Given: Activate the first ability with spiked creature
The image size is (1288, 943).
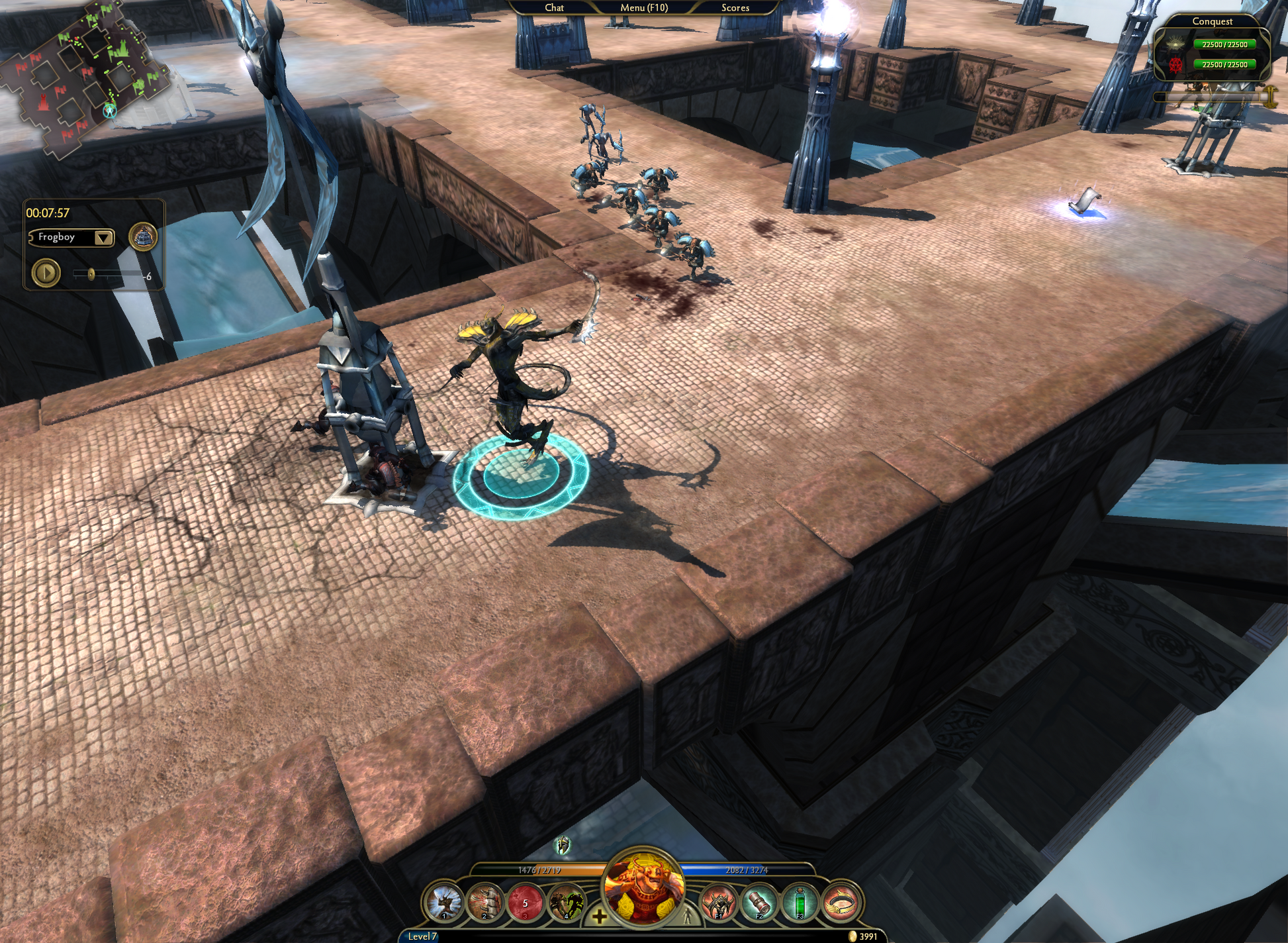Looking at the screenshot, I should pos(444,902).
